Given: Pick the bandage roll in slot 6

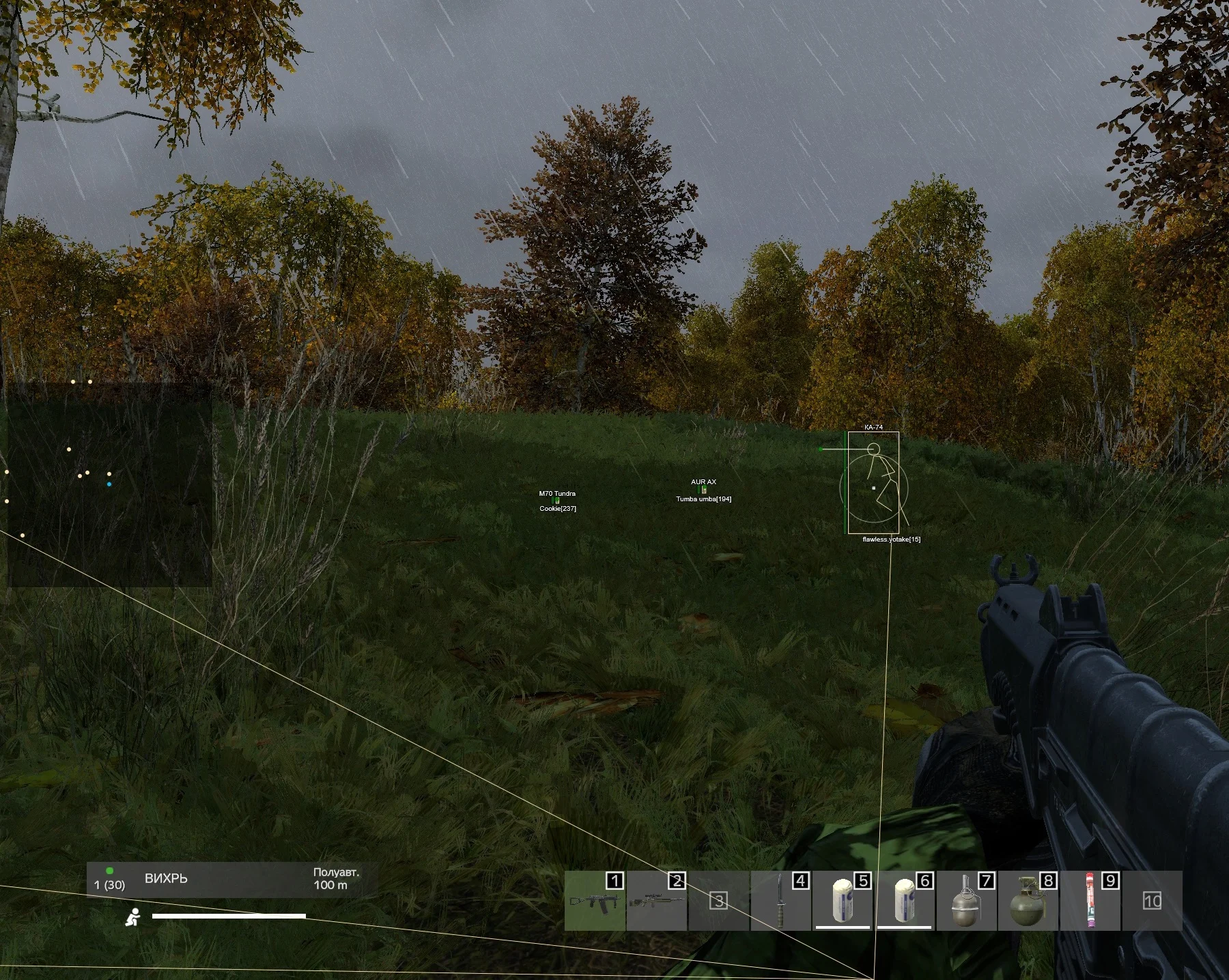Looking at the screenshot, I should (905, 901).
